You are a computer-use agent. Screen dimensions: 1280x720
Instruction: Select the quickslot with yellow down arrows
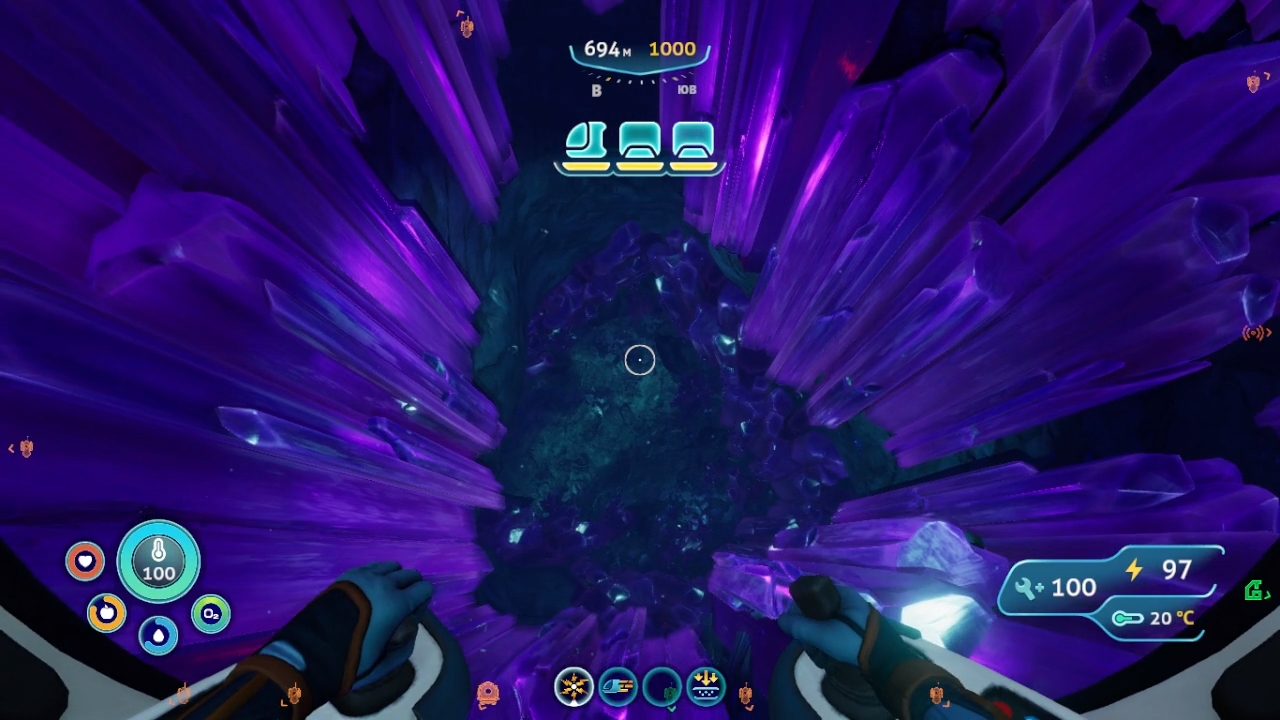click(x=705, y=687)
